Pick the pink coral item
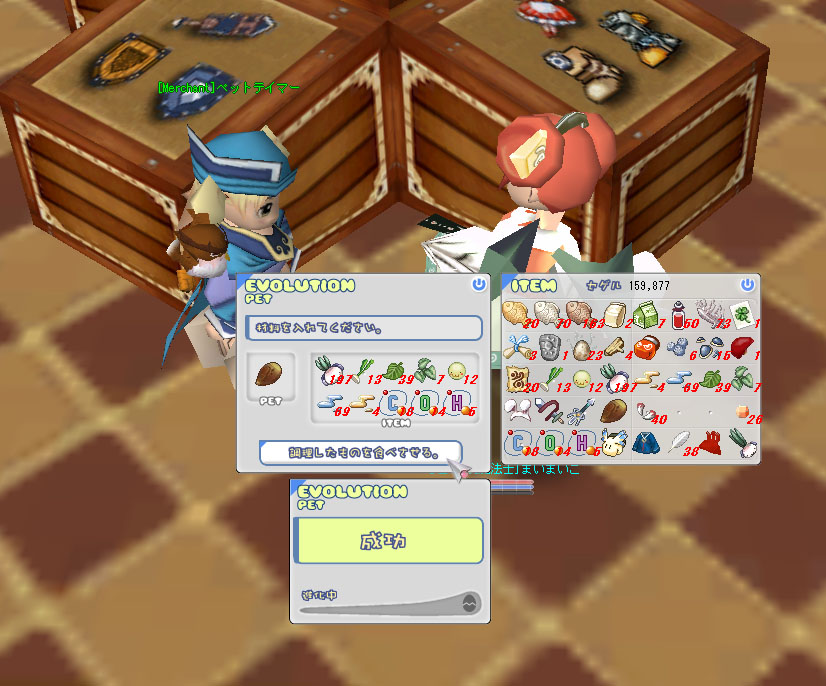The image size is (826, 686). point(709,312)
